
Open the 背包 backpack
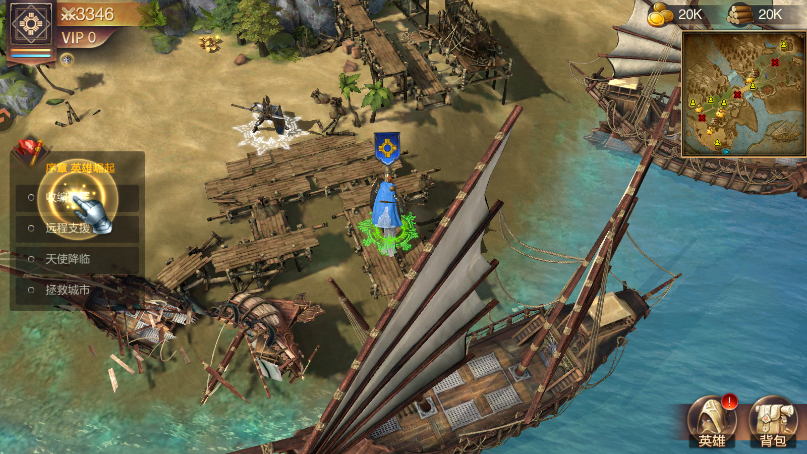773,422
